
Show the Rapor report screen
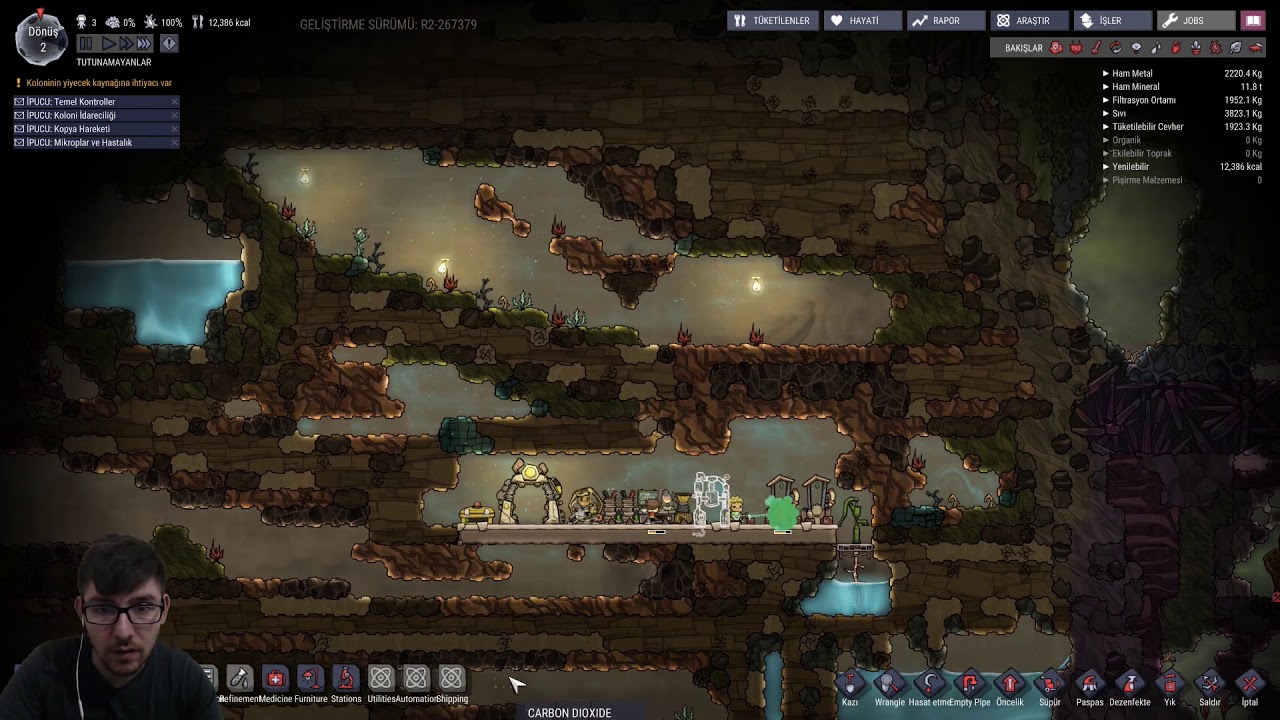[945, 20]
